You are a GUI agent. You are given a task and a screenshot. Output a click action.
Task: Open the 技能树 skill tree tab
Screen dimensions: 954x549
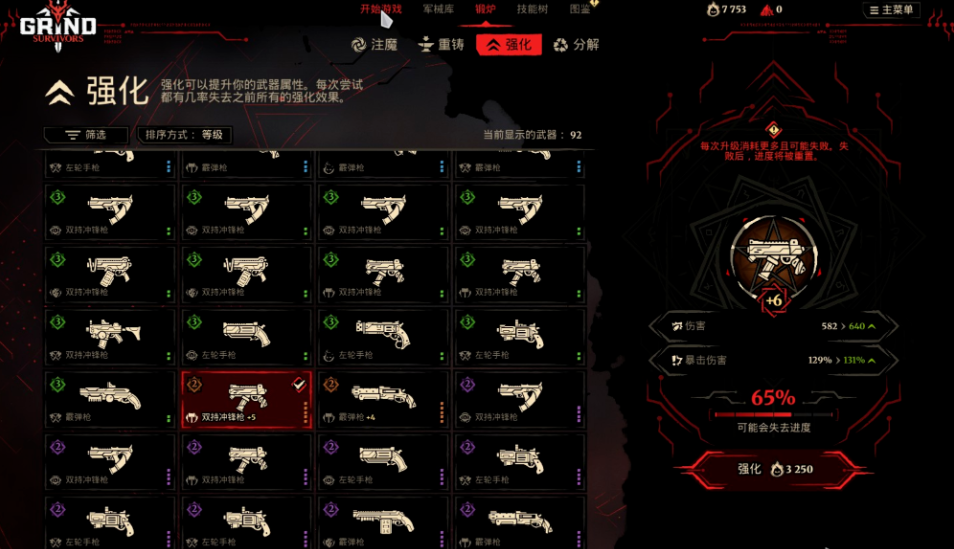click(532, 9)
